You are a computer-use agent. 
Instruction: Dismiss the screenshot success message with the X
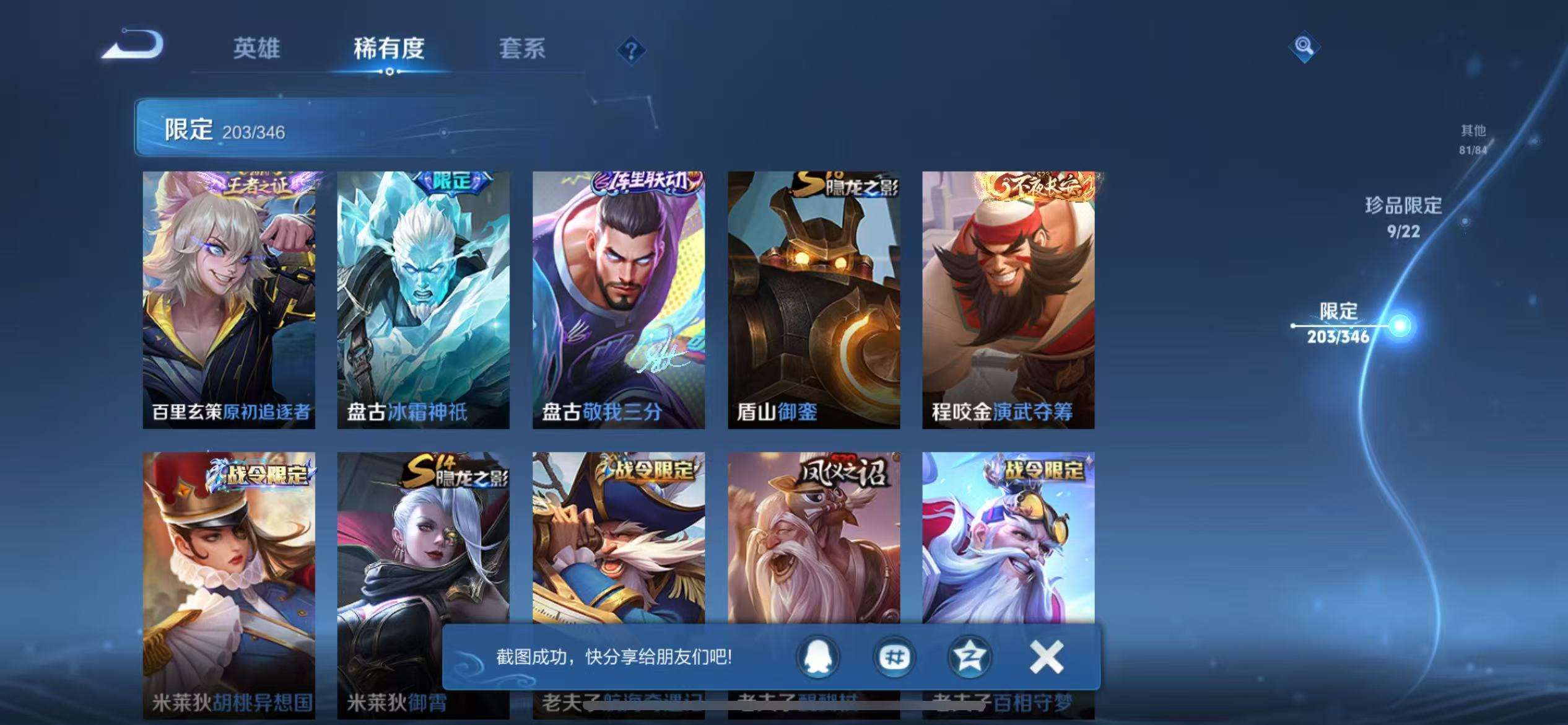coord(1046,658)
